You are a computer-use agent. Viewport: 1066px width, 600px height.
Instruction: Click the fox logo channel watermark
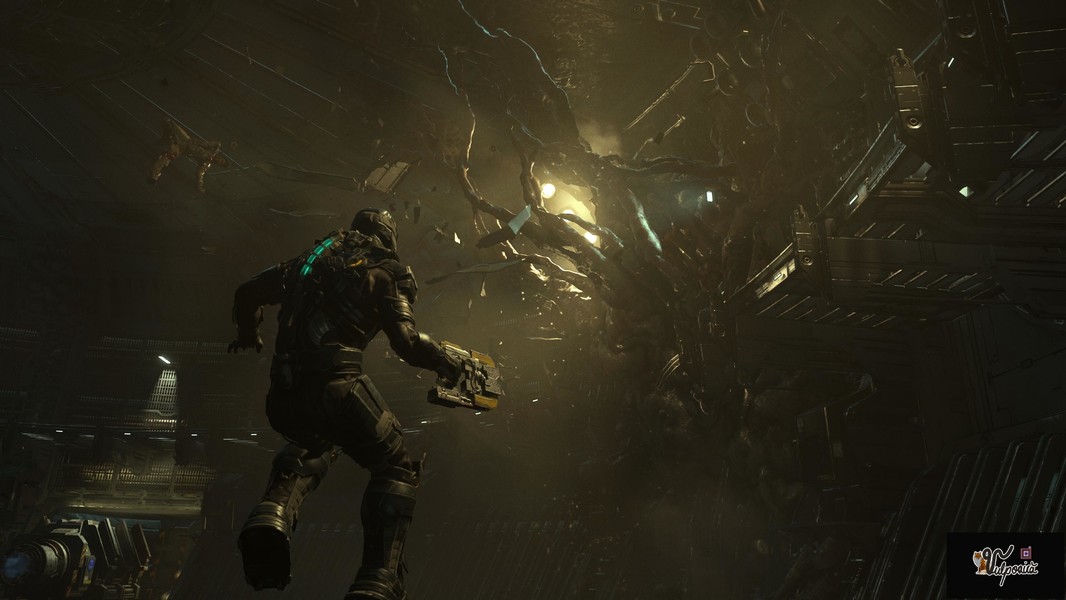pyautogui.click(x=1004, y=564)
